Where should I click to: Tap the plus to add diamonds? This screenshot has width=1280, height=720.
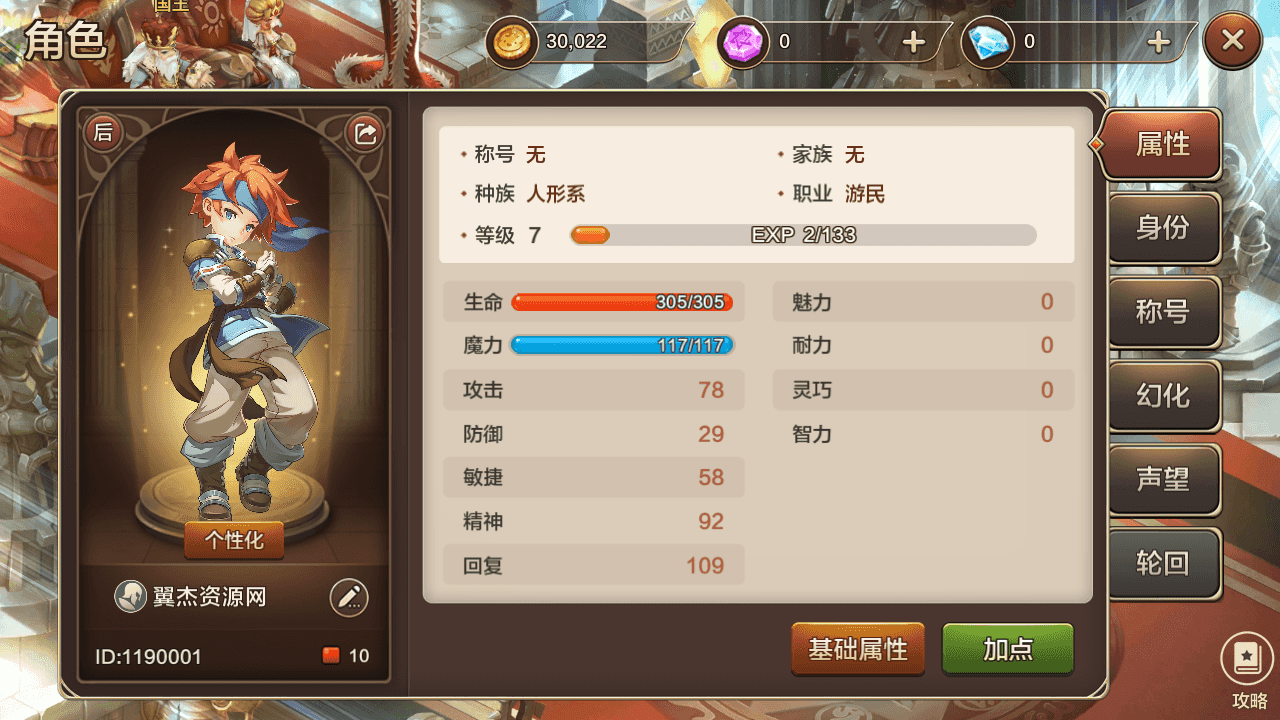1157,42
